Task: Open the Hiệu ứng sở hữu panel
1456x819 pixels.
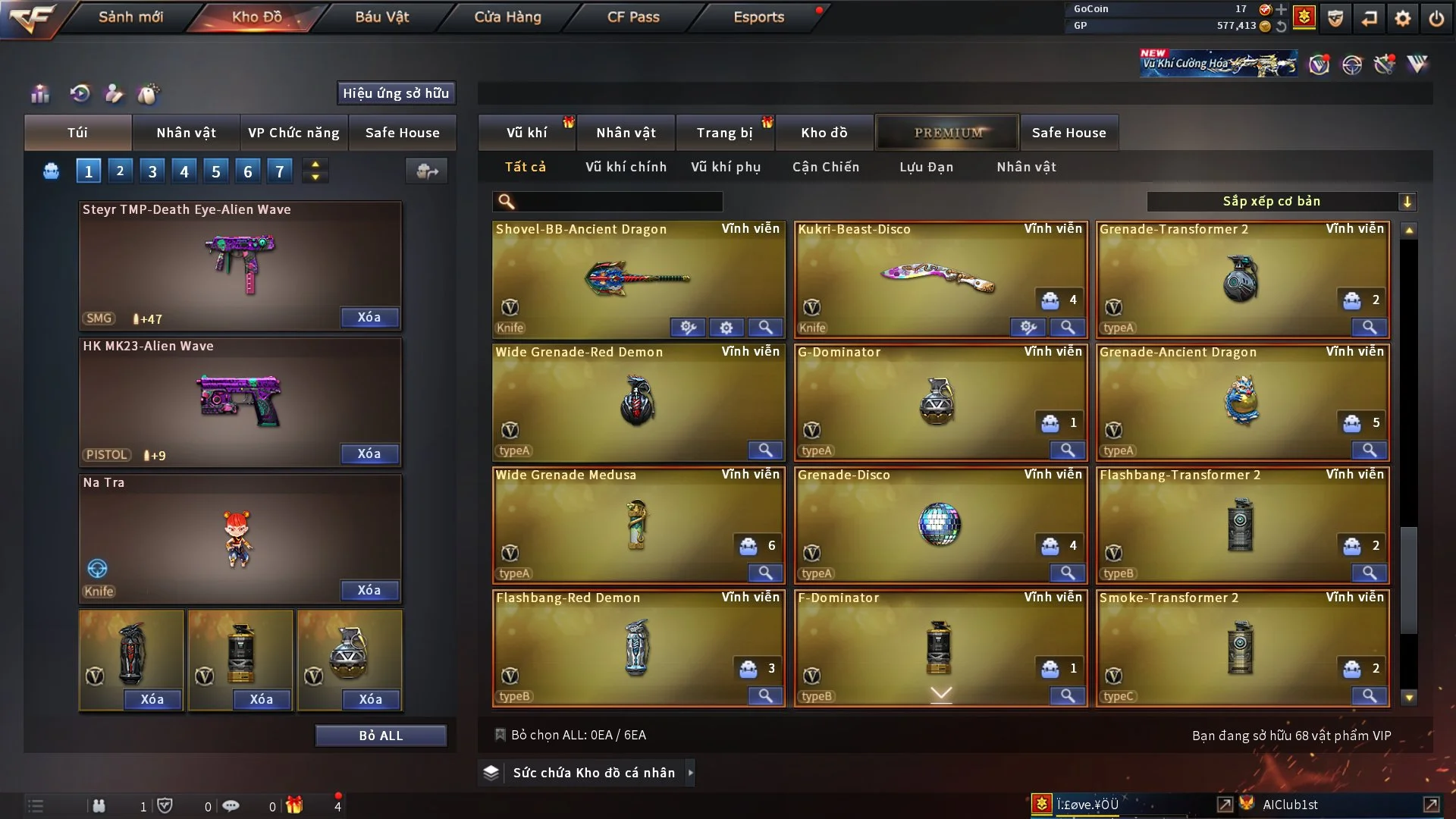Action: click(x=396, y=93)
